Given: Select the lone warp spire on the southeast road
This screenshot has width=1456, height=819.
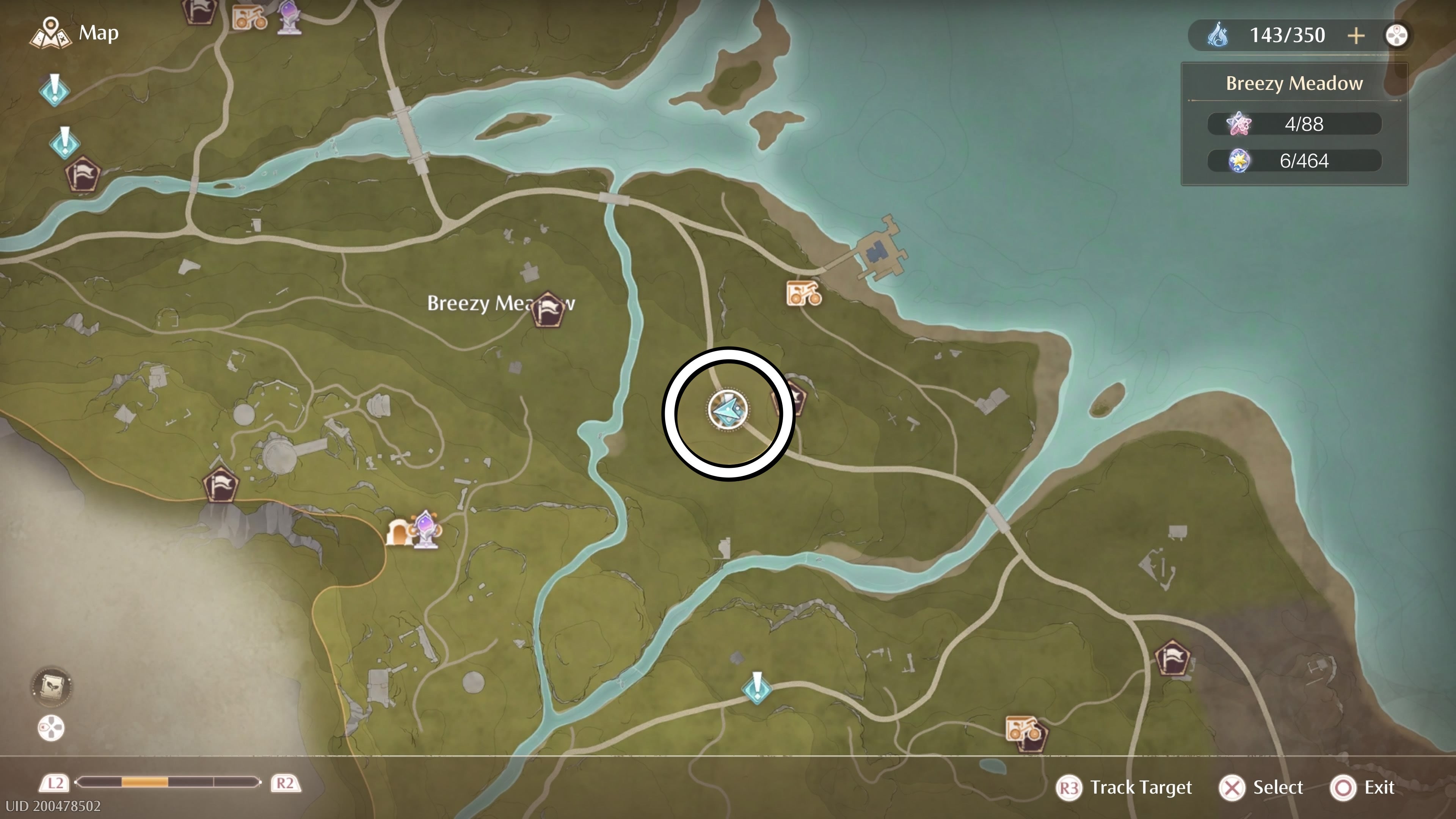Looking at the screenshot, I should 1172,658.
